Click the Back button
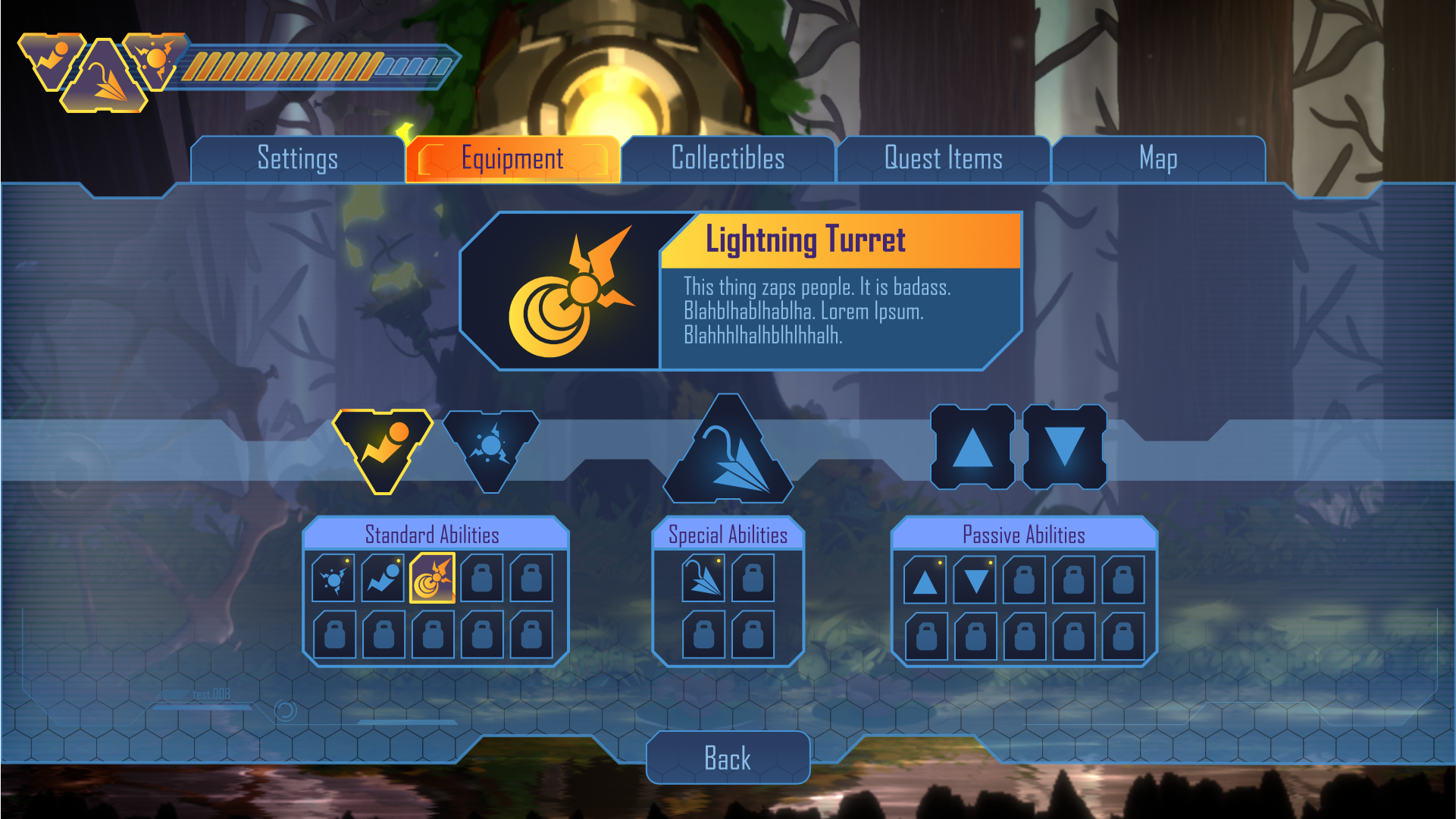1456x819 pixels. point(728,758)
